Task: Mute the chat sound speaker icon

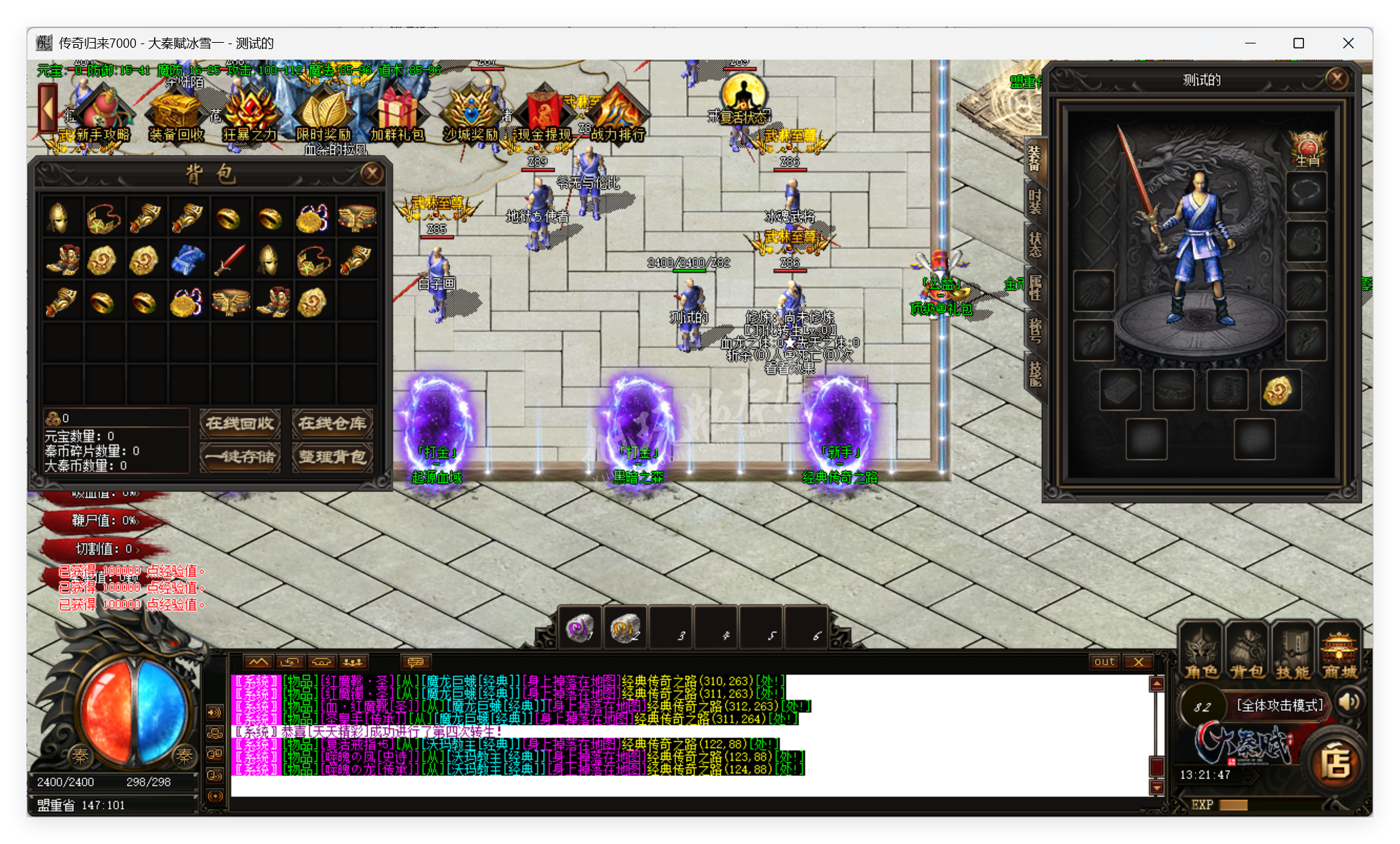Action: (x=214, y=712)
